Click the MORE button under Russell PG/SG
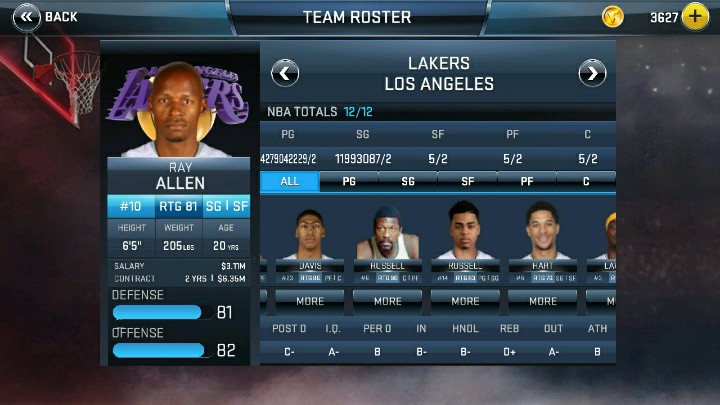720x405 pixels. click(x=465, y=300)
